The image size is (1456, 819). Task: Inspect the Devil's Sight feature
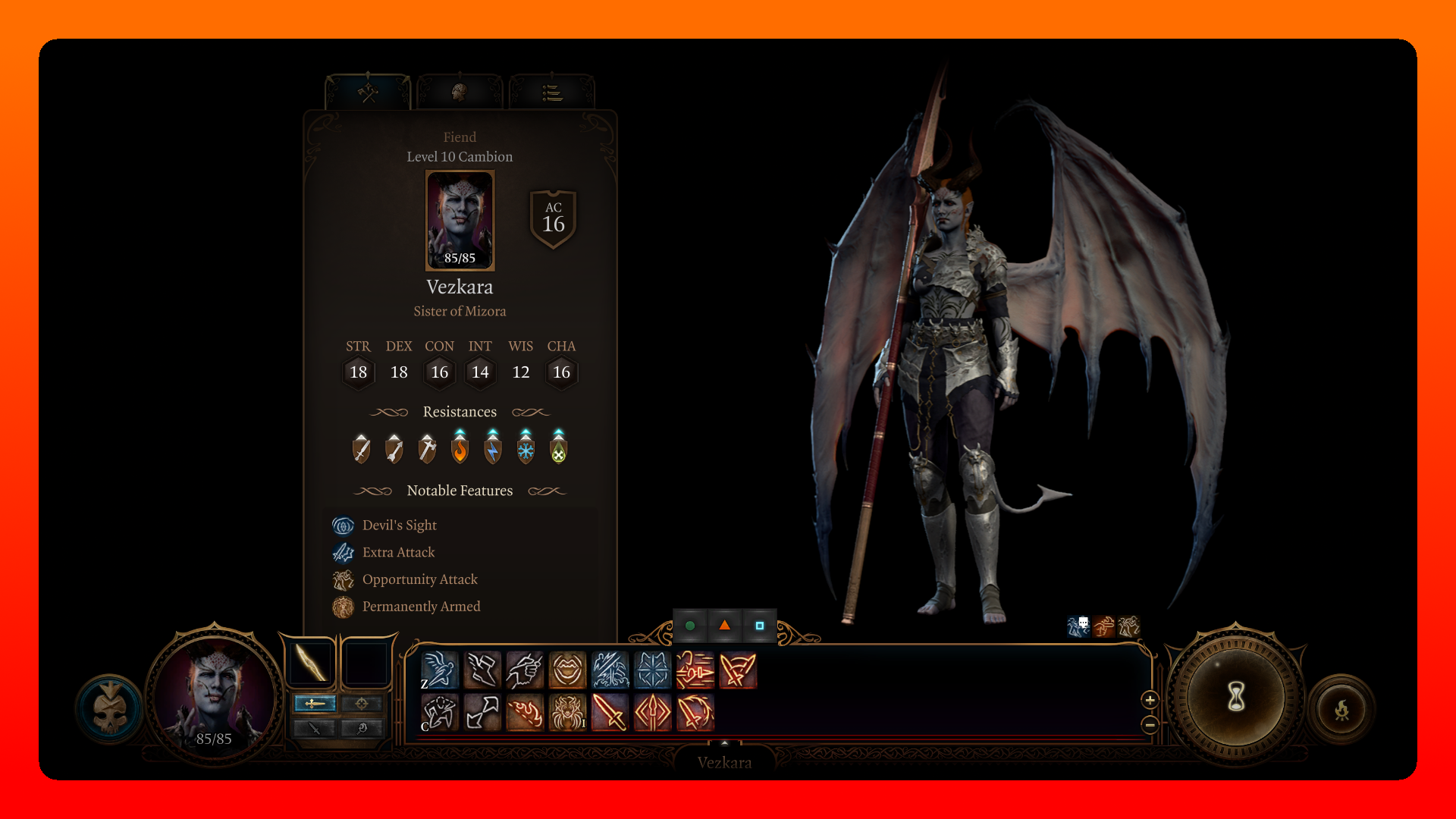[399, 526]
